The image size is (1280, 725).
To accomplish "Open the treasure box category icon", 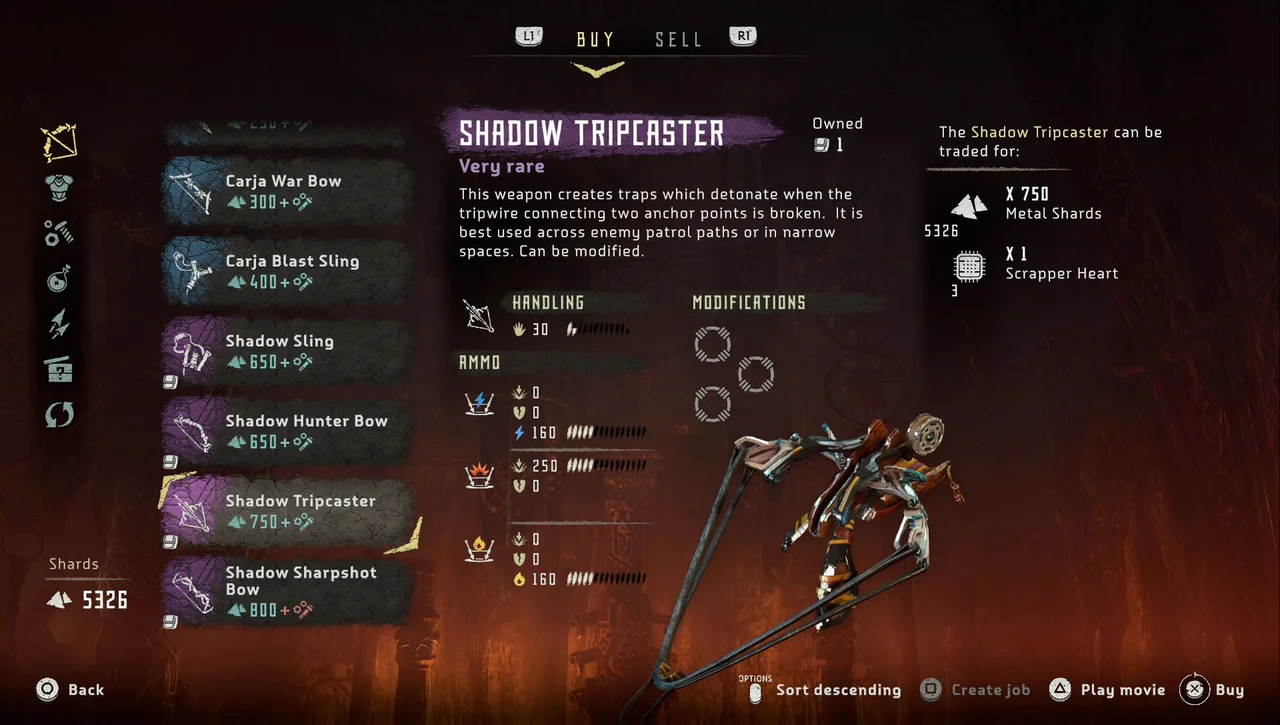I will click(x=58, y=368).
